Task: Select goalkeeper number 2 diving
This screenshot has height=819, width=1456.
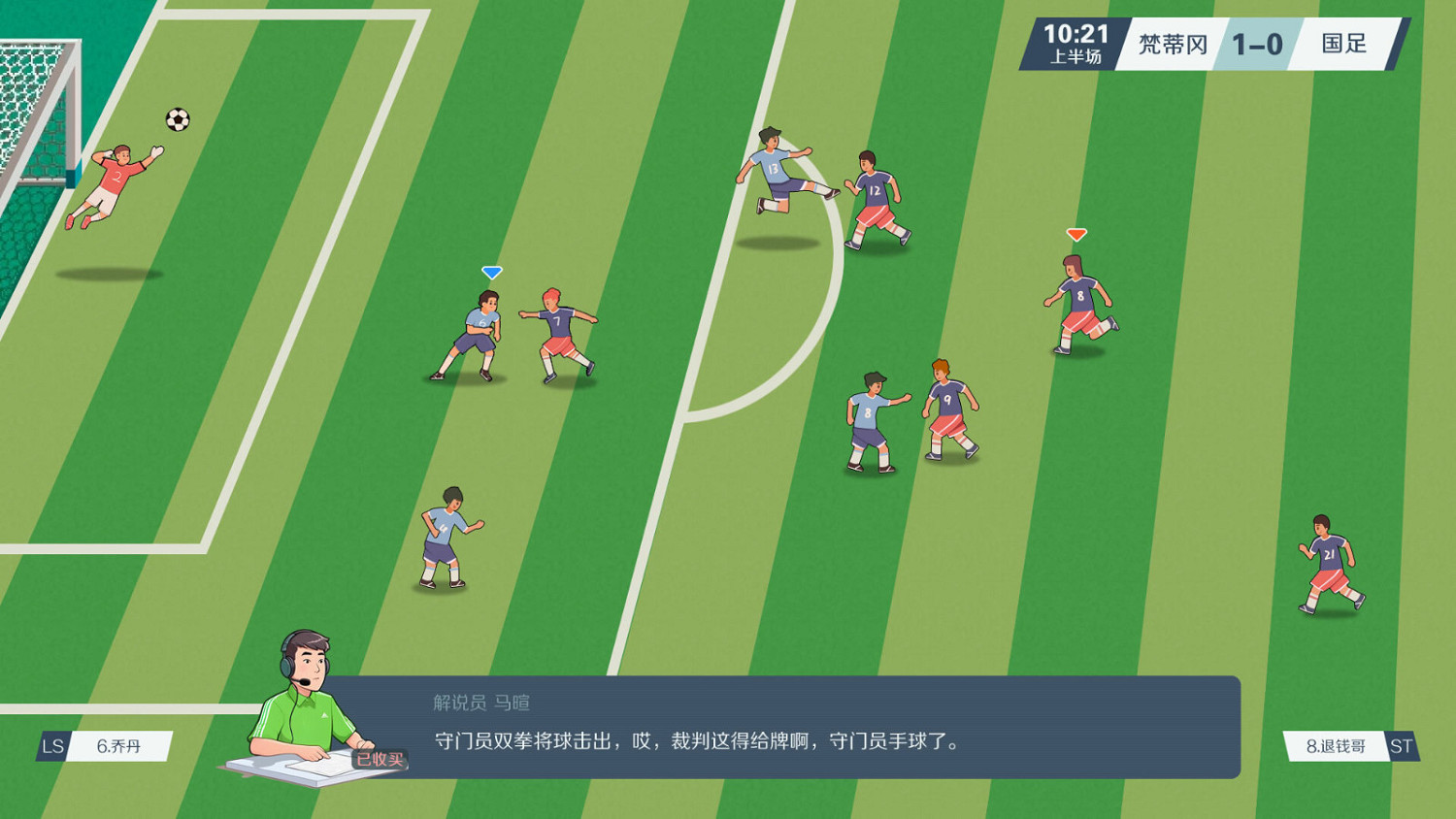Action: 116,180
